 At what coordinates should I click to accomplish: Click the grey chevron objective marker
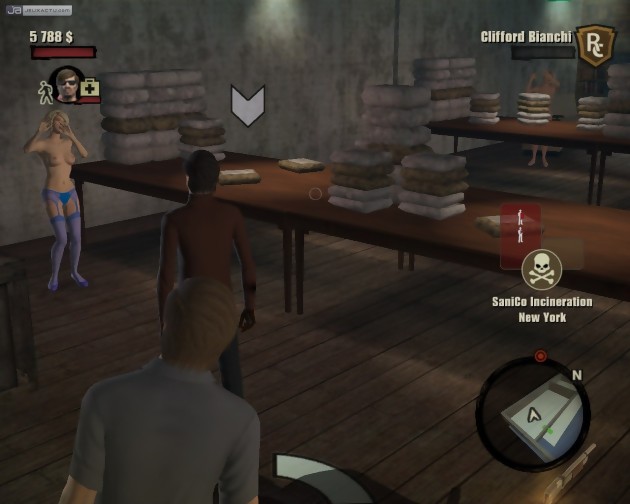pyautogui.click(x=247, y=106)
